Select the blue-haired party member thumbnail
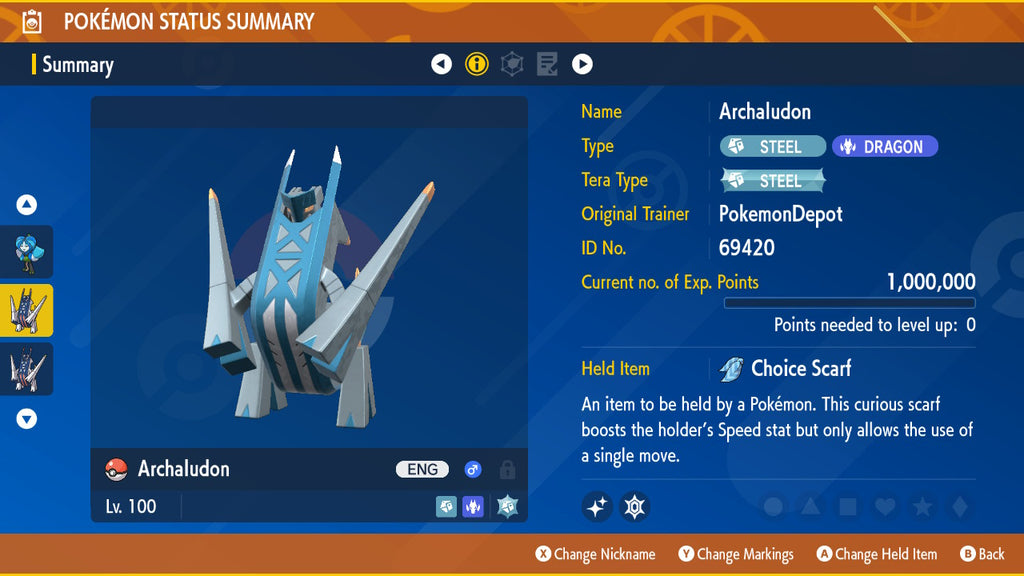 pos(27,251)
